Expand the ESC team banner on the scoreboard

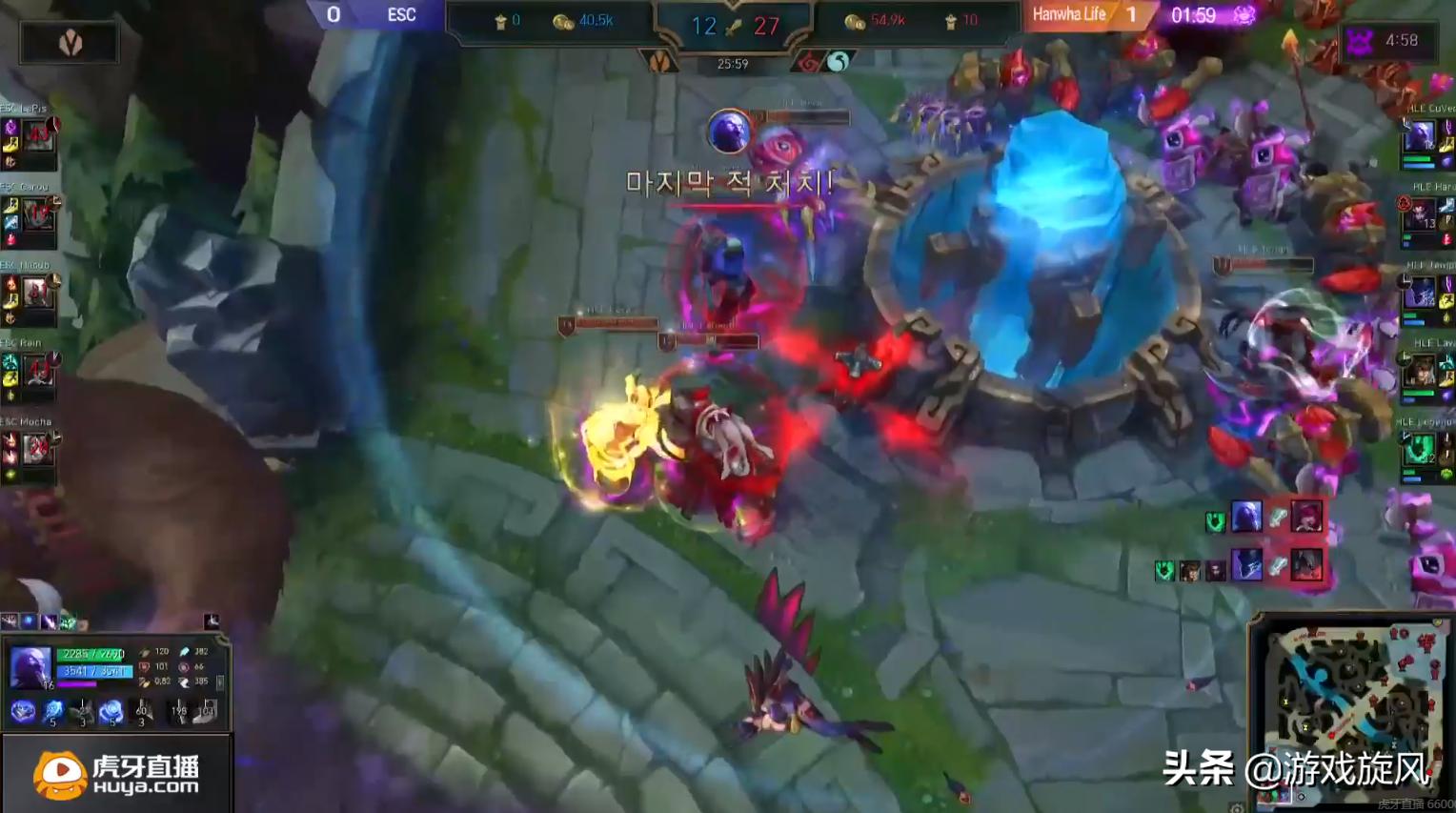point(400,15)
